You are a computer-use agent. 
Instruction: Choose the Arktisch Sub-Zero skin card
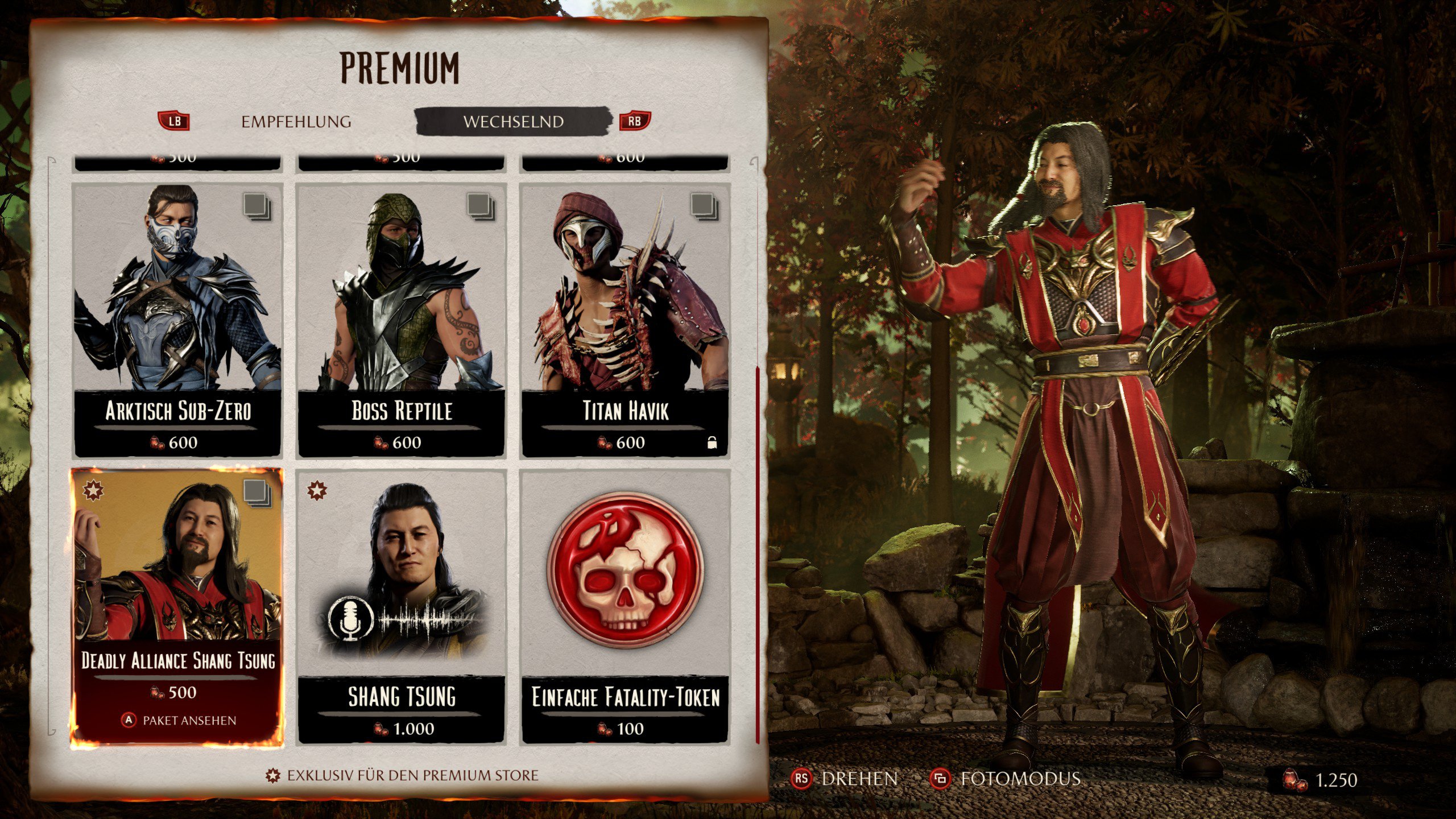click(x=178, y=320)
